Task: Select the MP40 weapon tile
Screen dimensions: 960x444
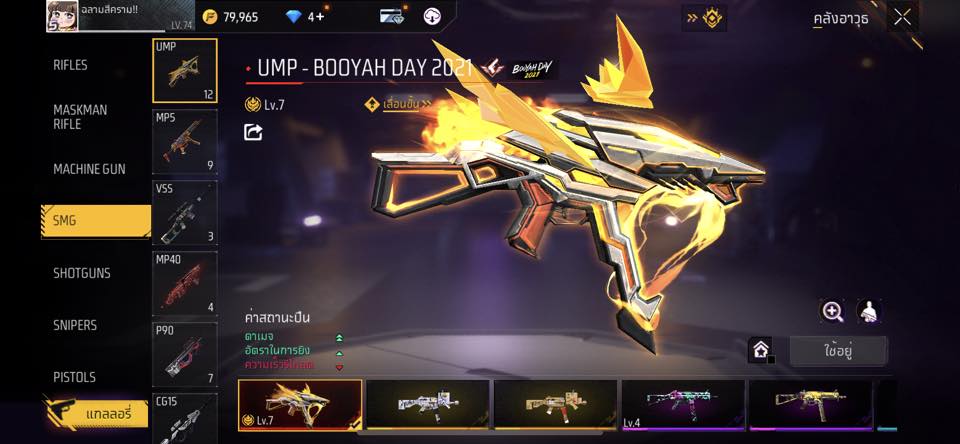Action: [184, 283]
